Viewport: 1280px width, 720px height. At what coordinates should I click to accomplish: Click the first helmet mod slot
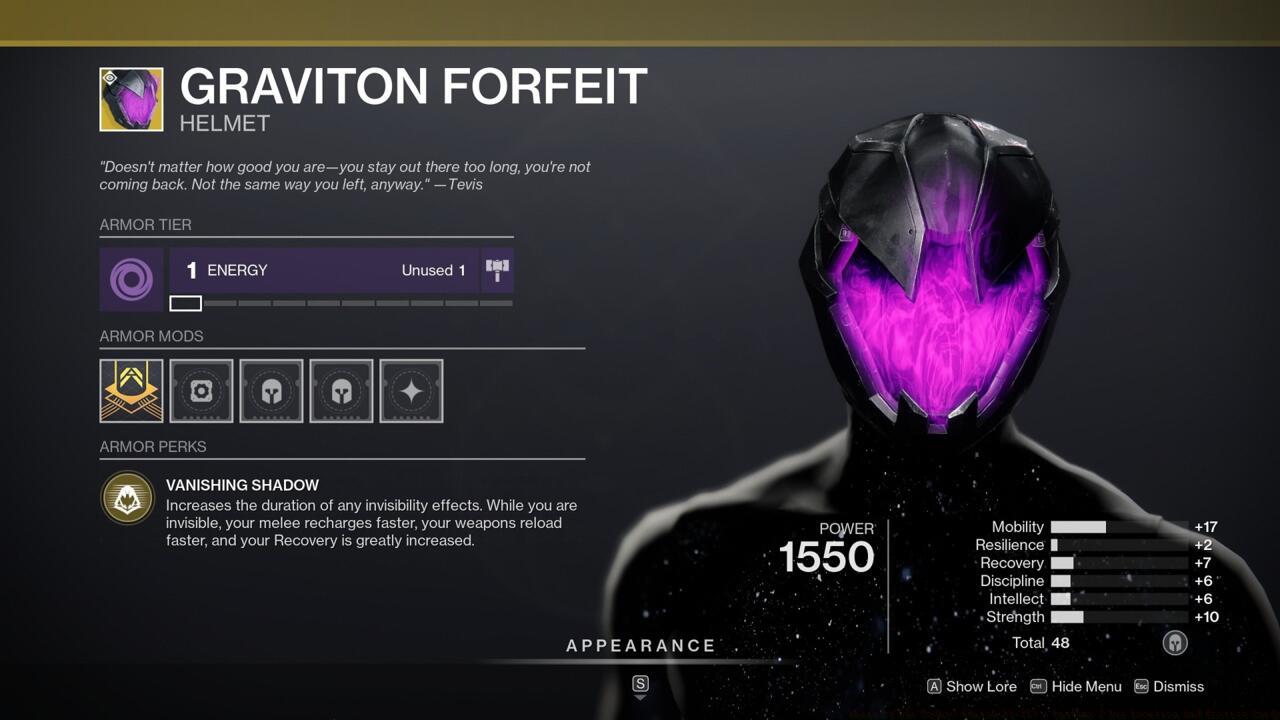coord(271,390)
